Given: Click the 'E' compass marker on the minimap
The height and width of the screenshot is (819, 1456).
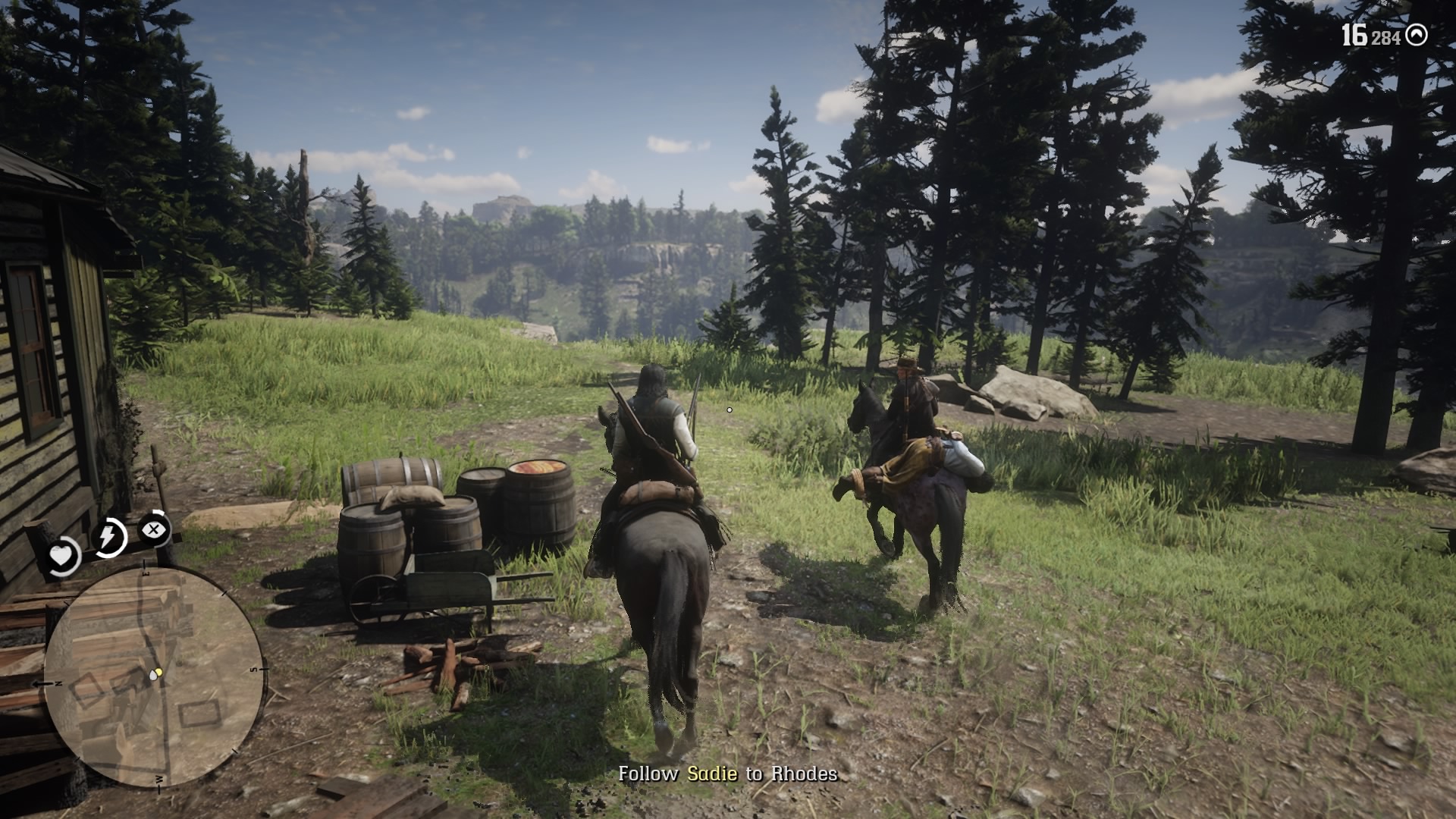Looking at the screenshot, I should pyautogui.click(x=146, y=573).
